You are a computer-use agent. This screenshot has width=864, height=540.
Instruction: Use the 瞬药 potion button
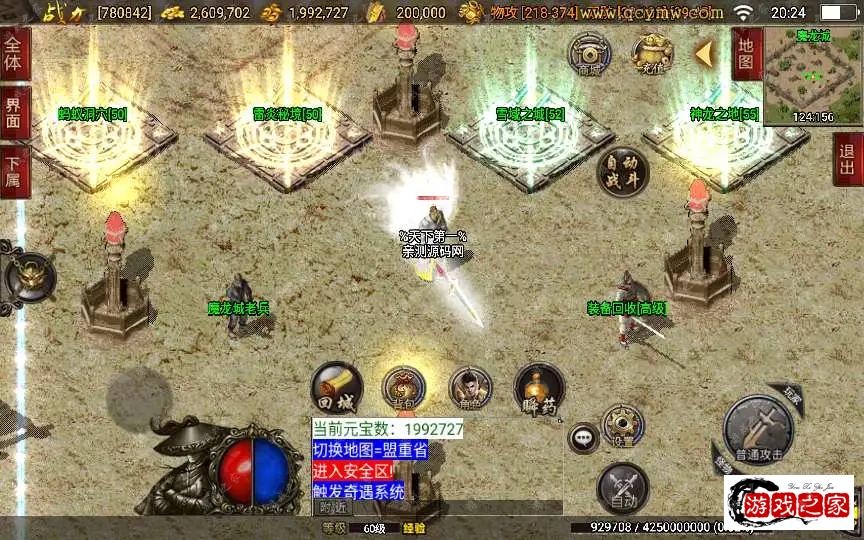coord(539,390)
